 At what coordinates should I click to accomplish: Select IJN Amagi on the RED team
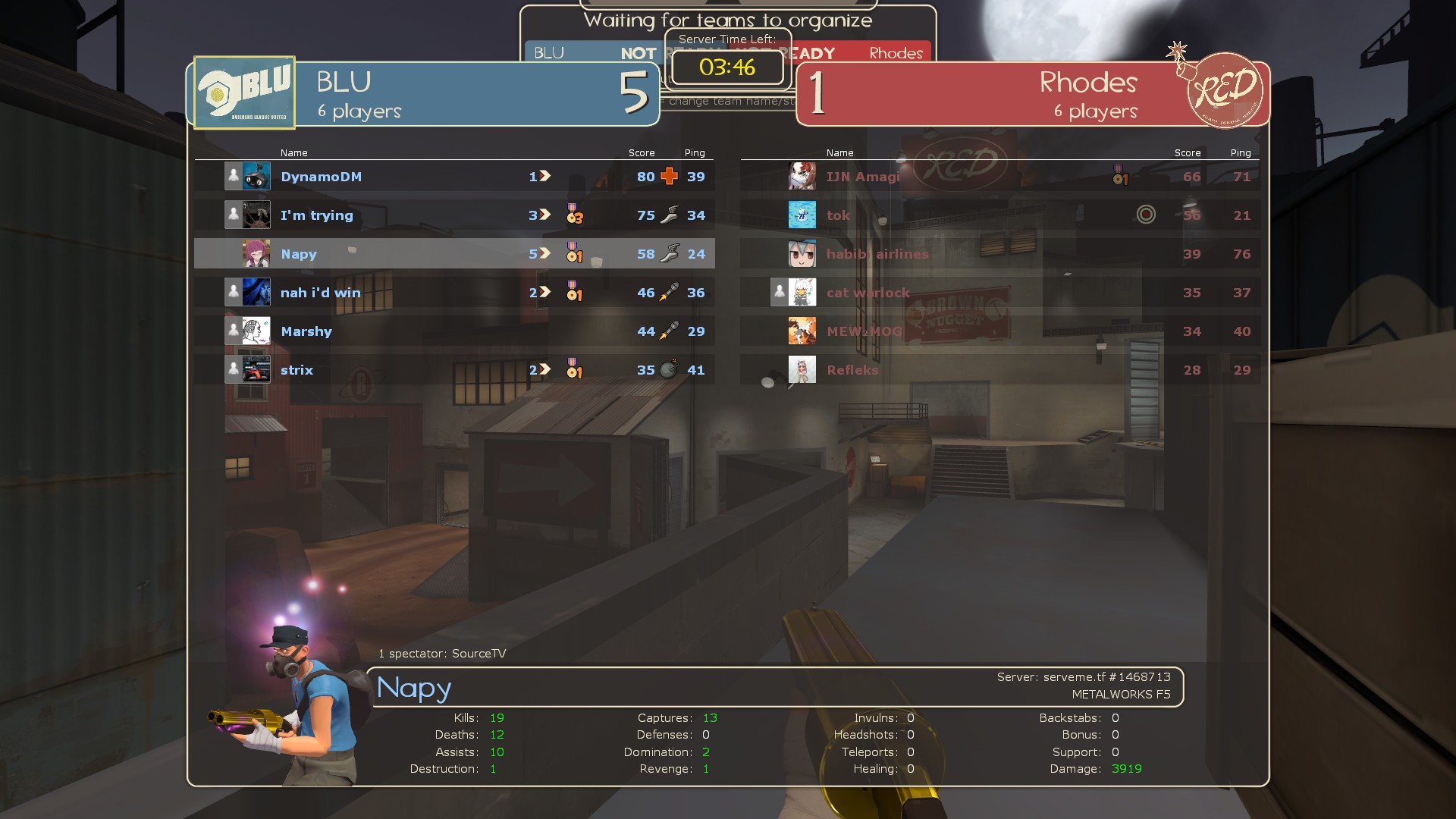coord(863,177)
